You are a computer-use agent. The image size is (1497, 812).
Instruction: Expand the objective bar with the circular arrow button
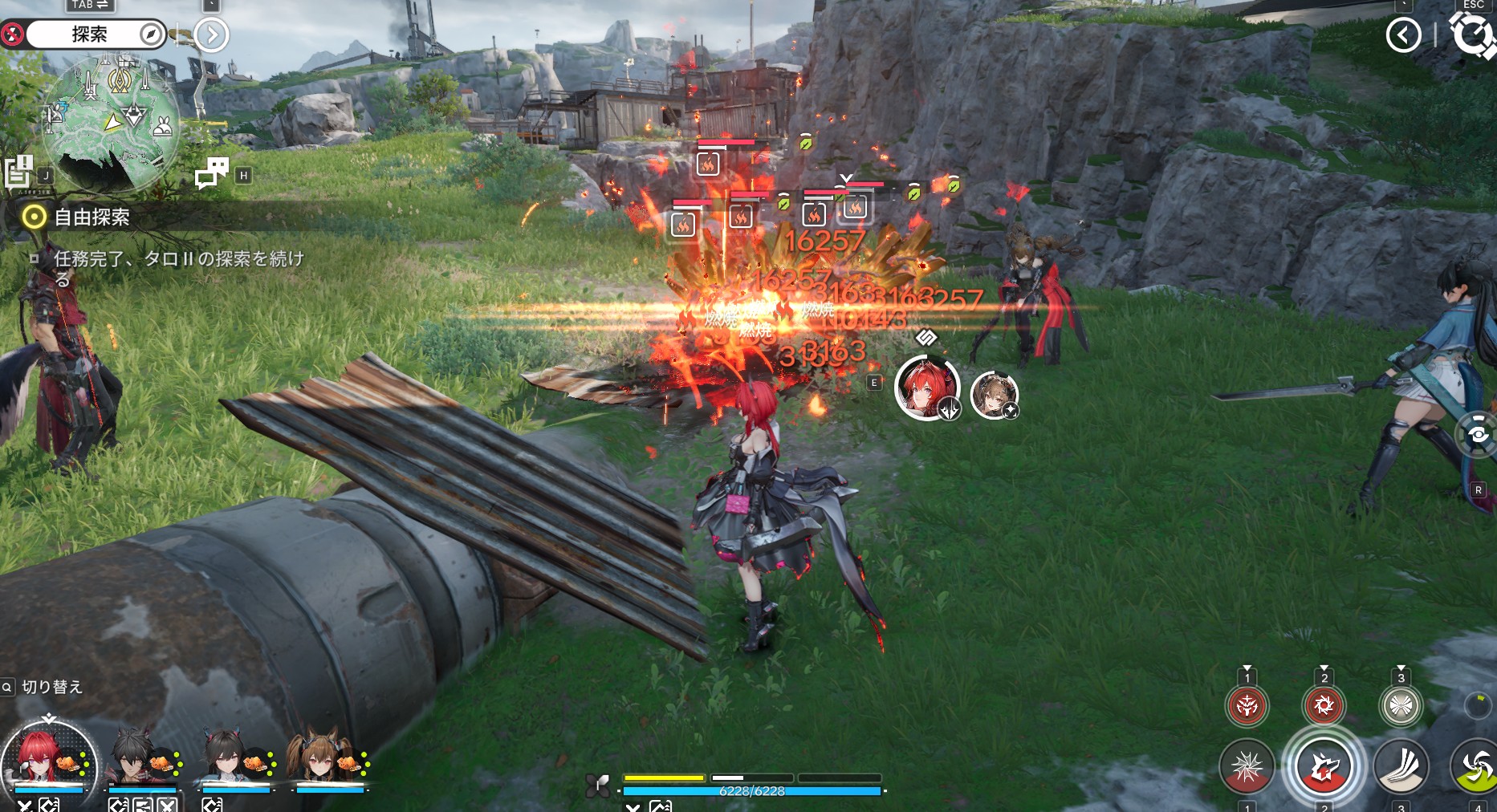[x=210, y=35]
